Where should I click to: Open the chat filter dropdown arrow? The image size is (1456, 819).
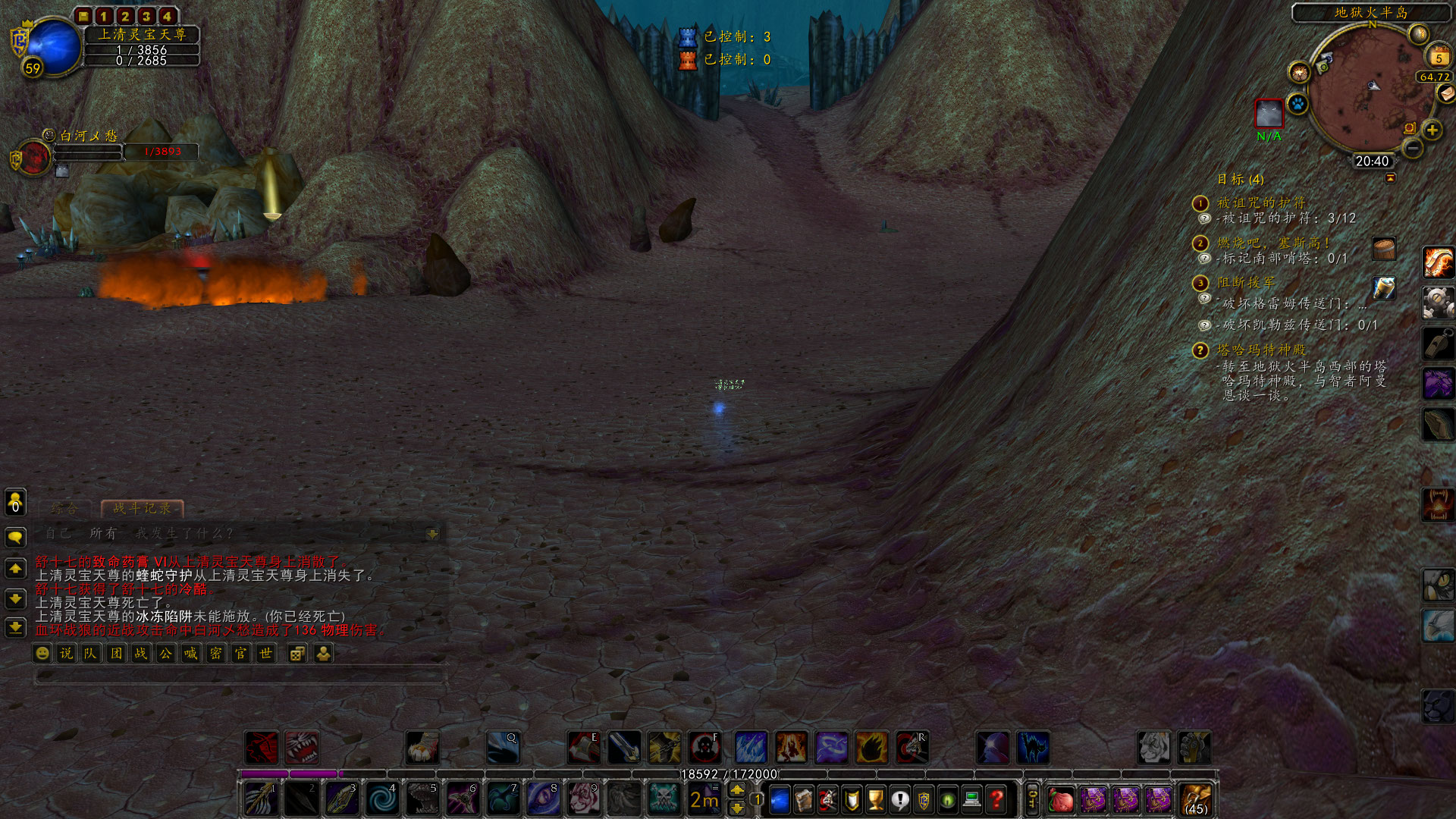point(431,534)
